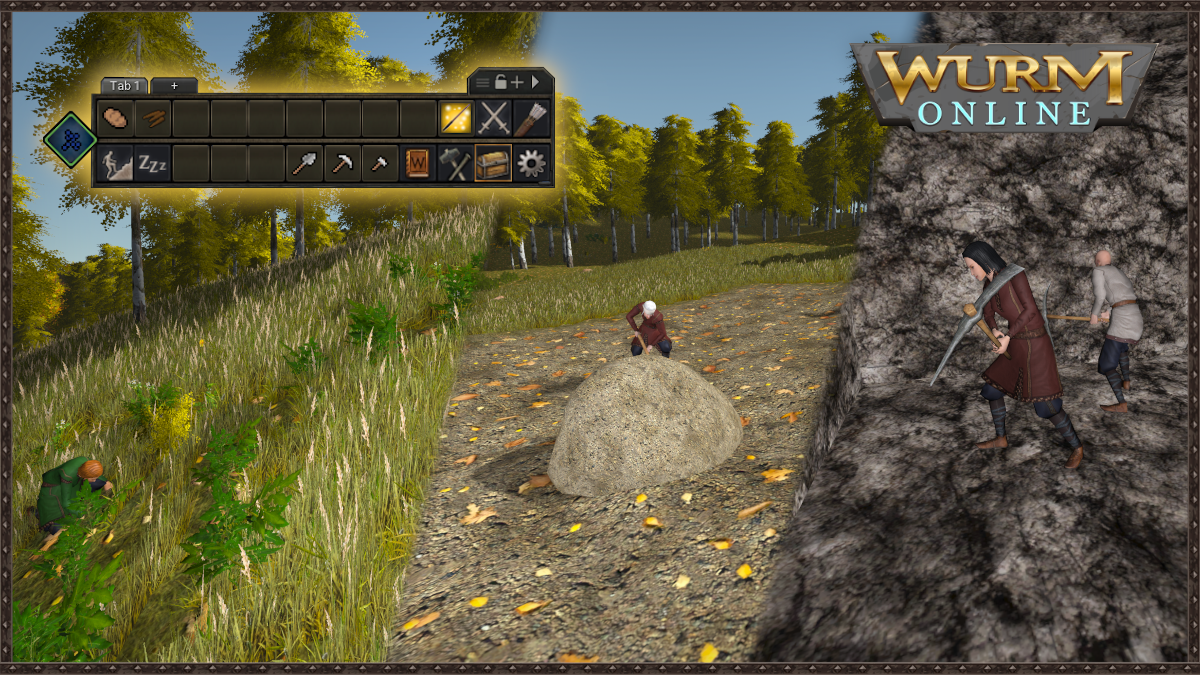
Task: Select the shovel tool slot
Action: (x=304, y=162)
